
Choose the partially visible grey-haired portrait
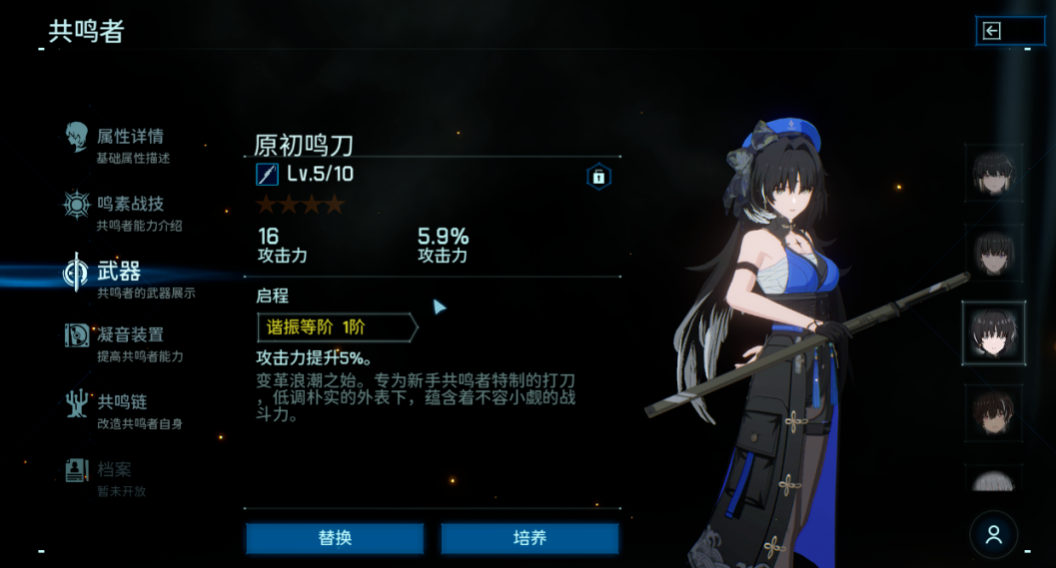(993, 479)
